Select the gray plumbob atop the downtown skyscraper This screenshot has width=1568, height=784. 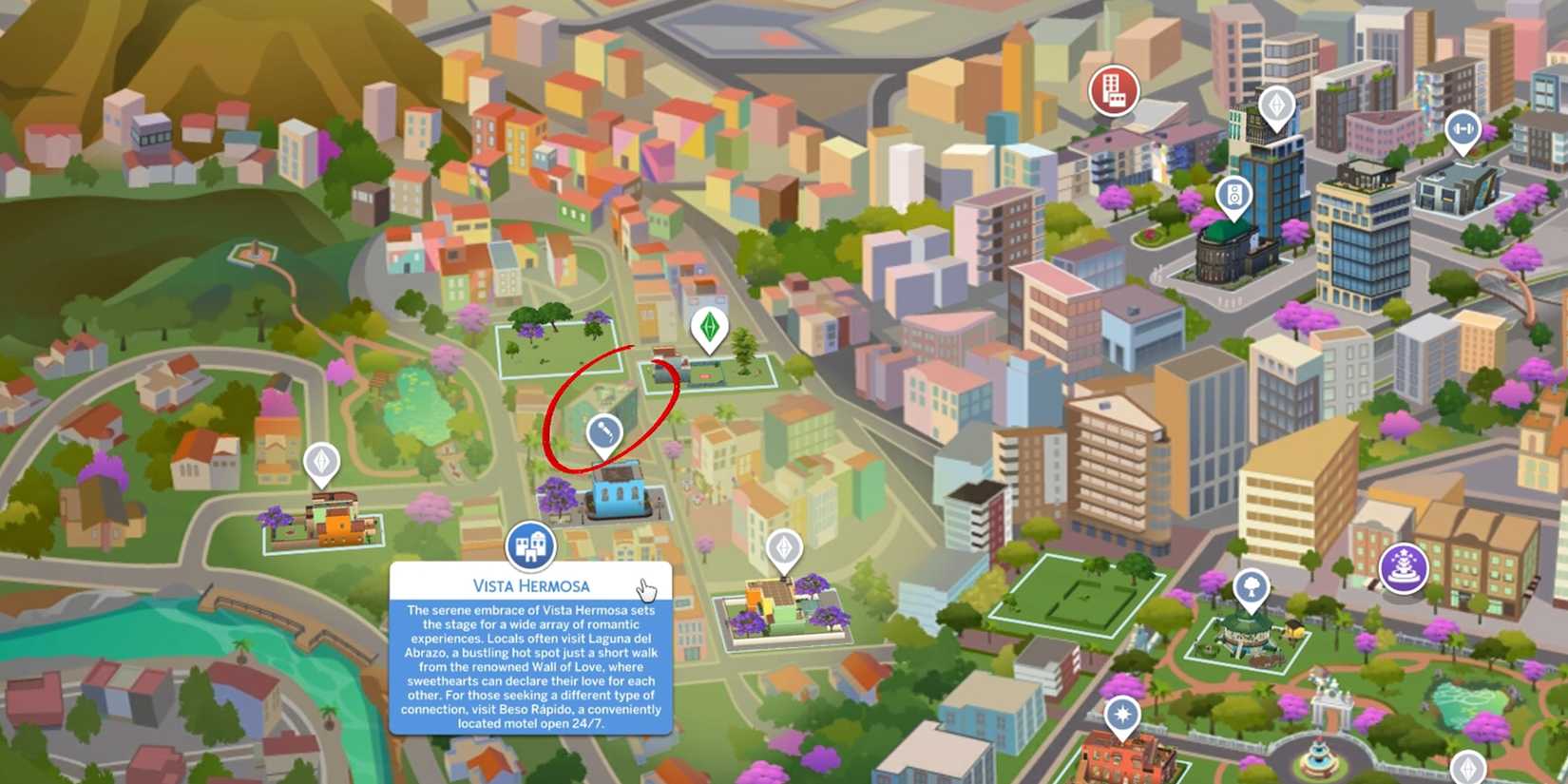[1278, 105]
